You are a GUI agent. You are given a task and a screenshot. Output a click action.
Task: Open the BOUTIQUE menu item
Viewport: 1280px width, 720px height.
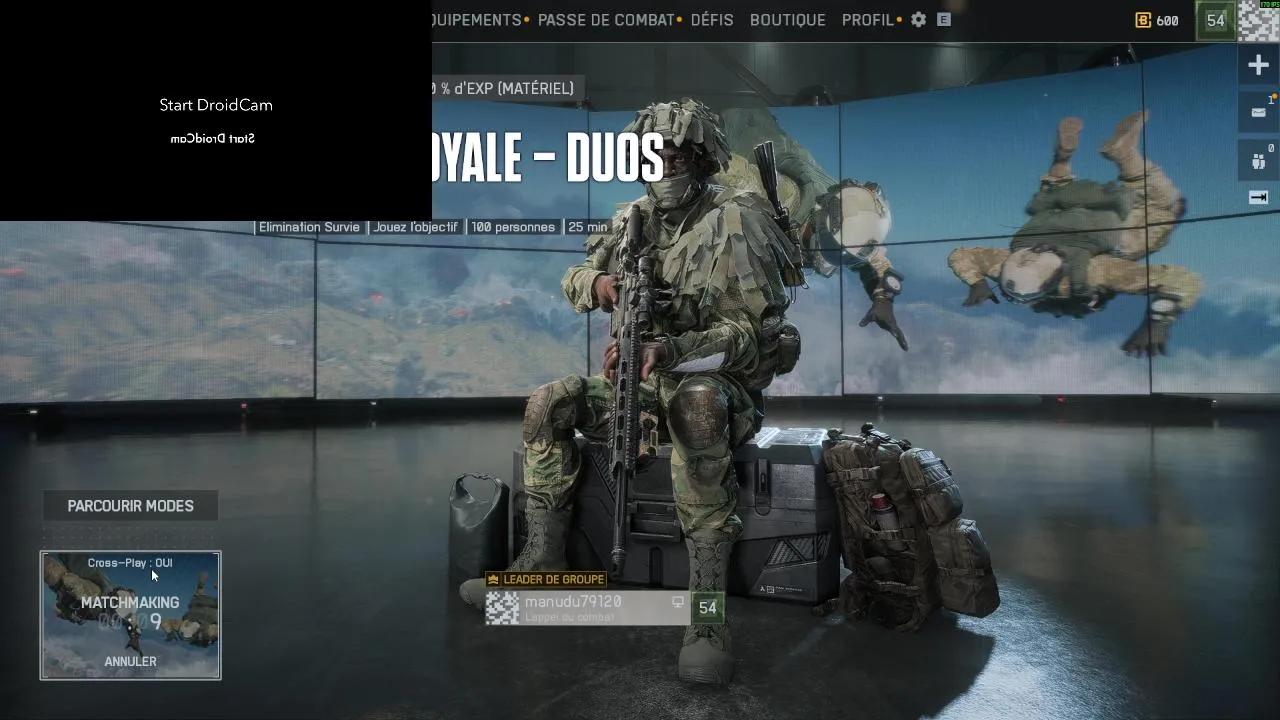[x=787, y=20]
